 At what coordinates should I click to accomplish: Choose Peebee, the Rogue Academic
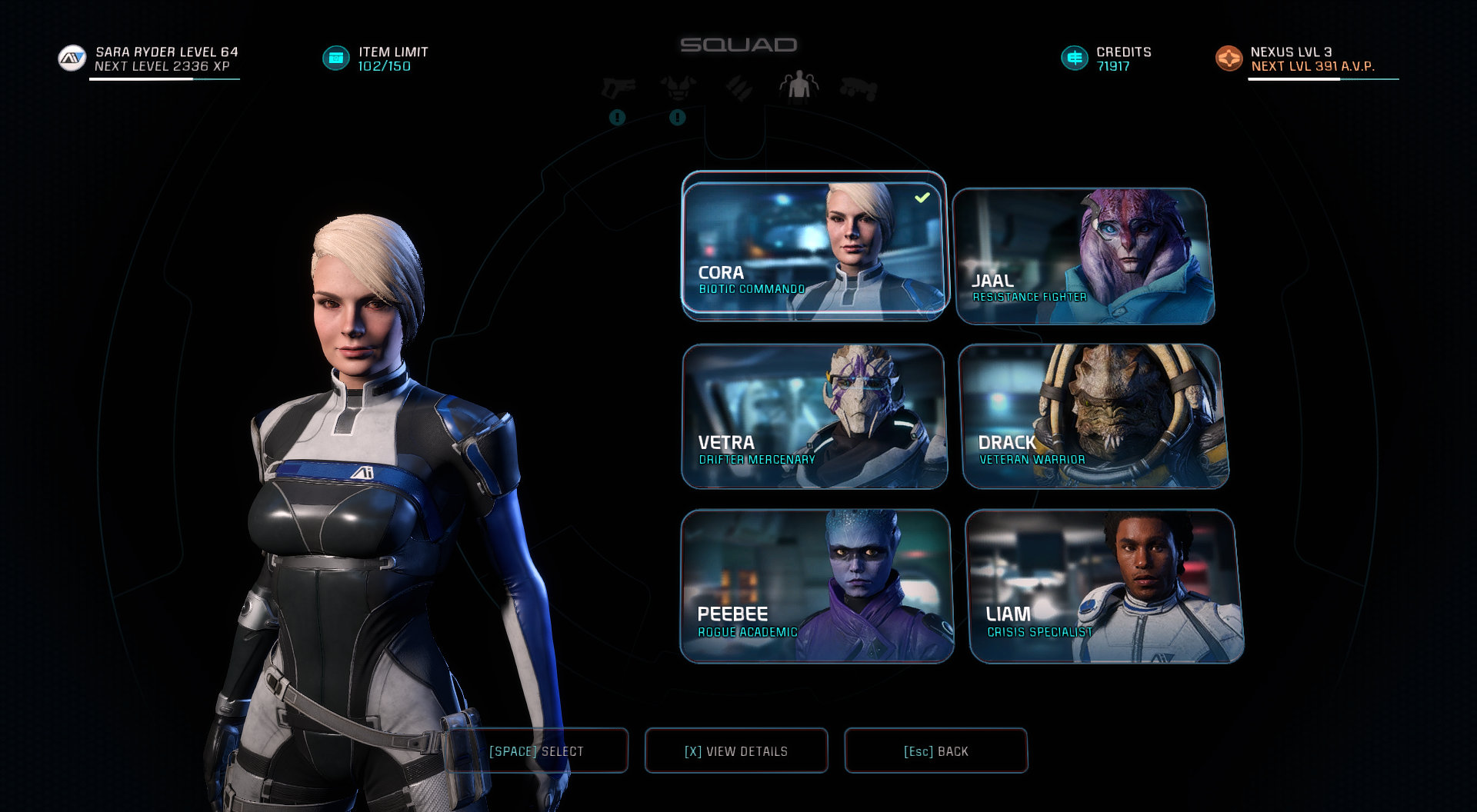816,586
